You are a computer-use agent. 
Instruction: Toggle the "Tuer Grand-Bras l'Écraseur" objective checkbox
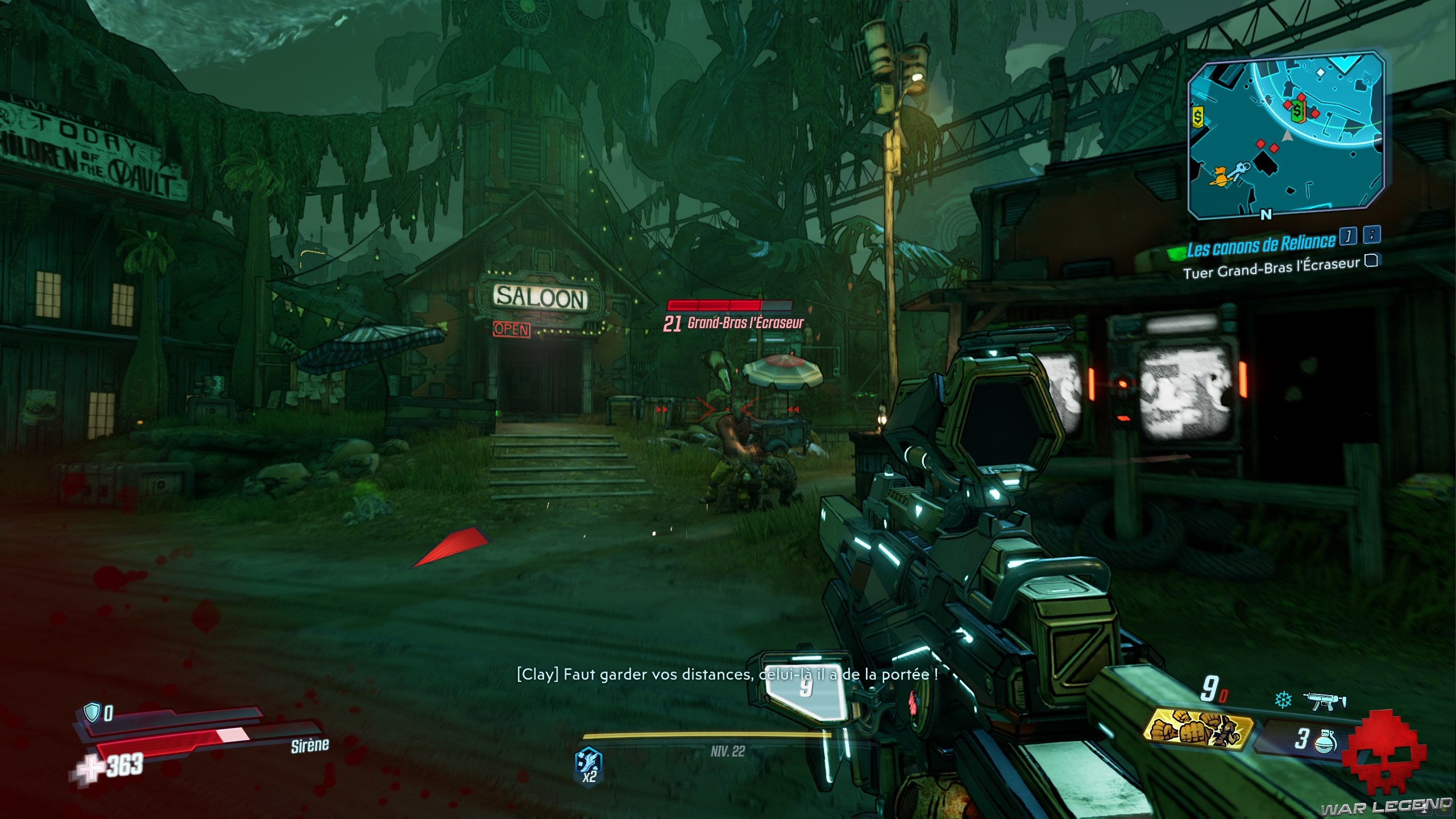1371,260
